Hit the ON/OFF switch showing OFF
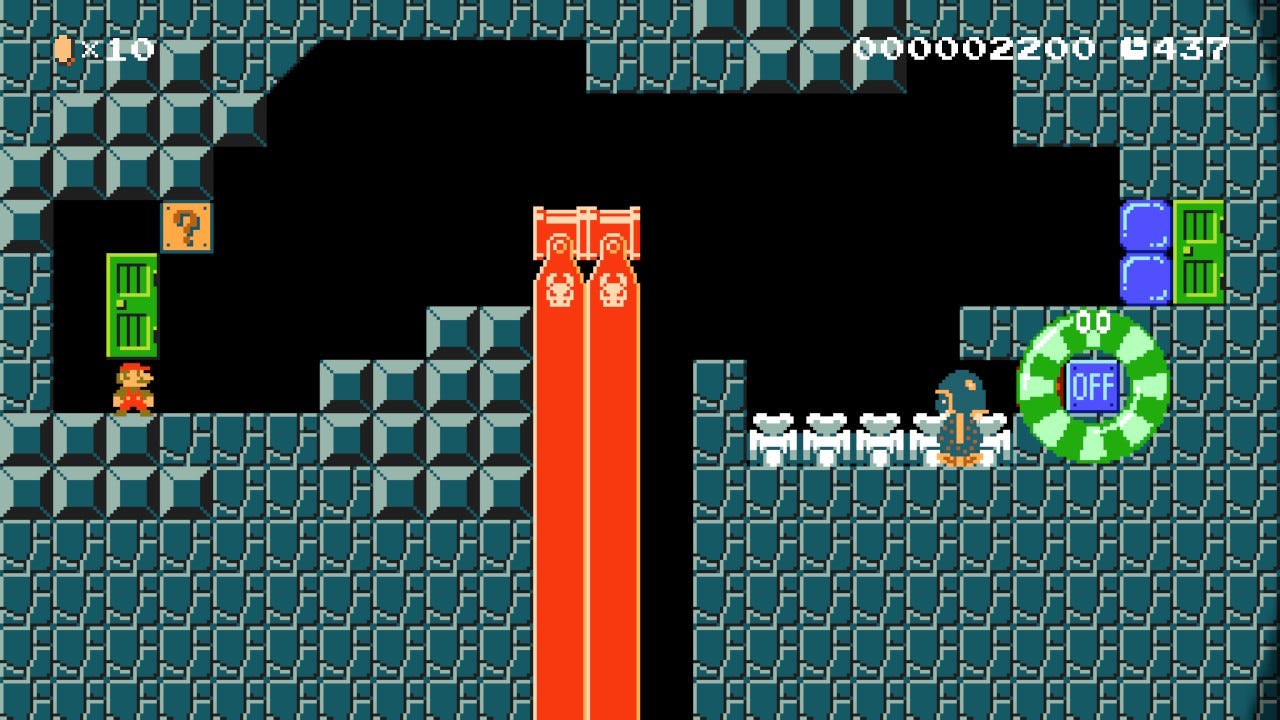 click(x=1096, y=383)
